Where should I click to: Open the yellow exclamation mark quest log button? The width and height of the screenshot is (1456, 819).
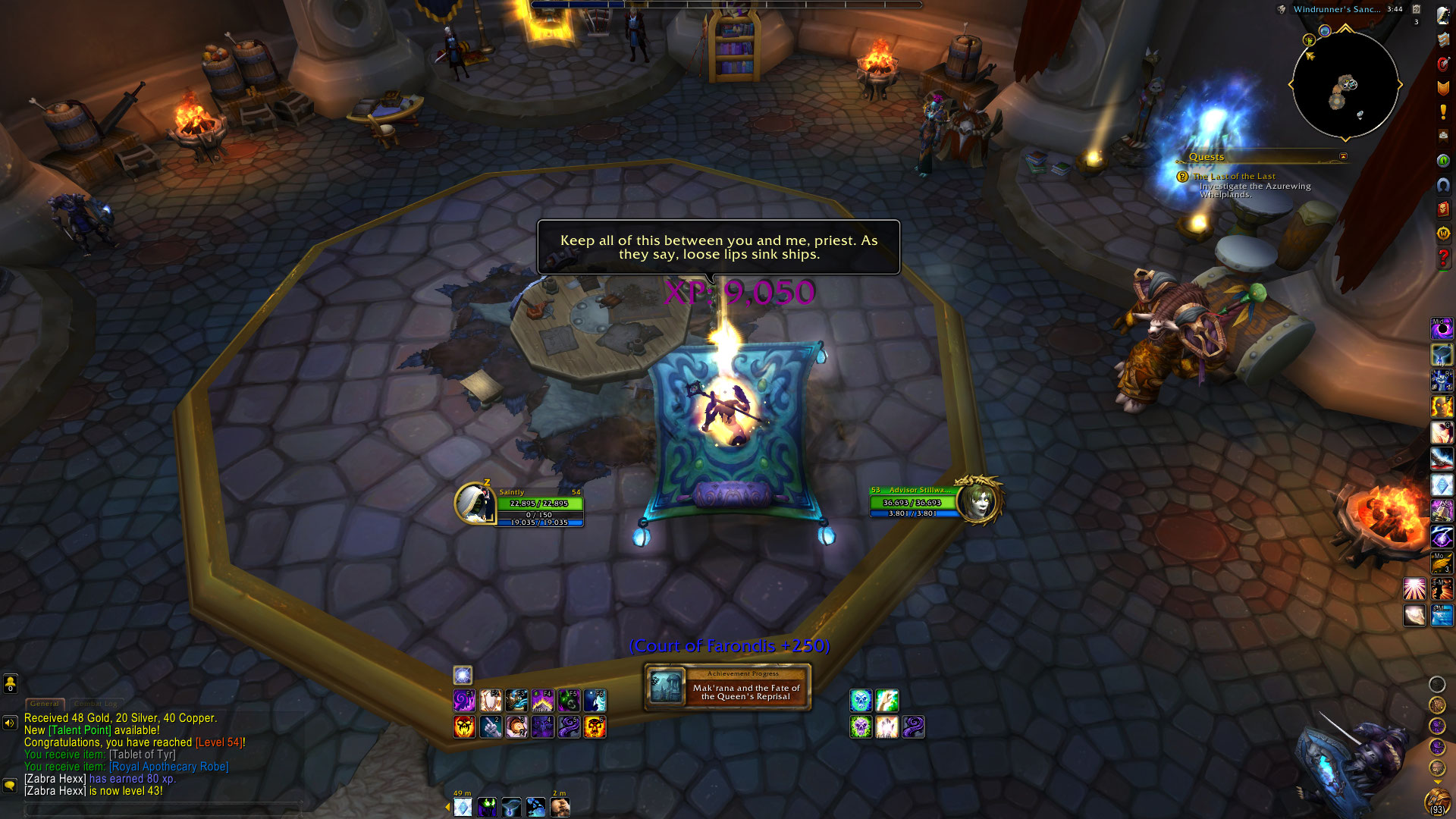[1443, 112]
